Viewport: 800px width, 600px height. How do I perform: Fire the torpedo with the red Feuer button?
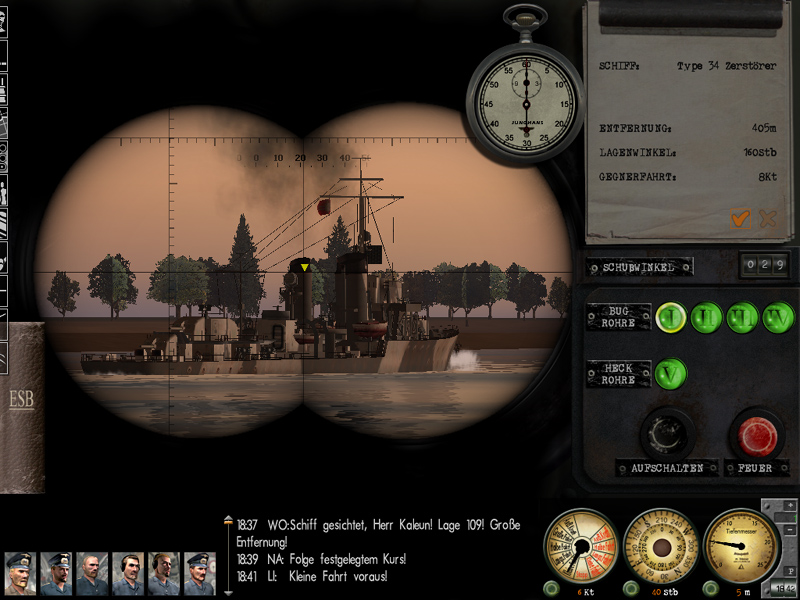click(x=756, y=436)
